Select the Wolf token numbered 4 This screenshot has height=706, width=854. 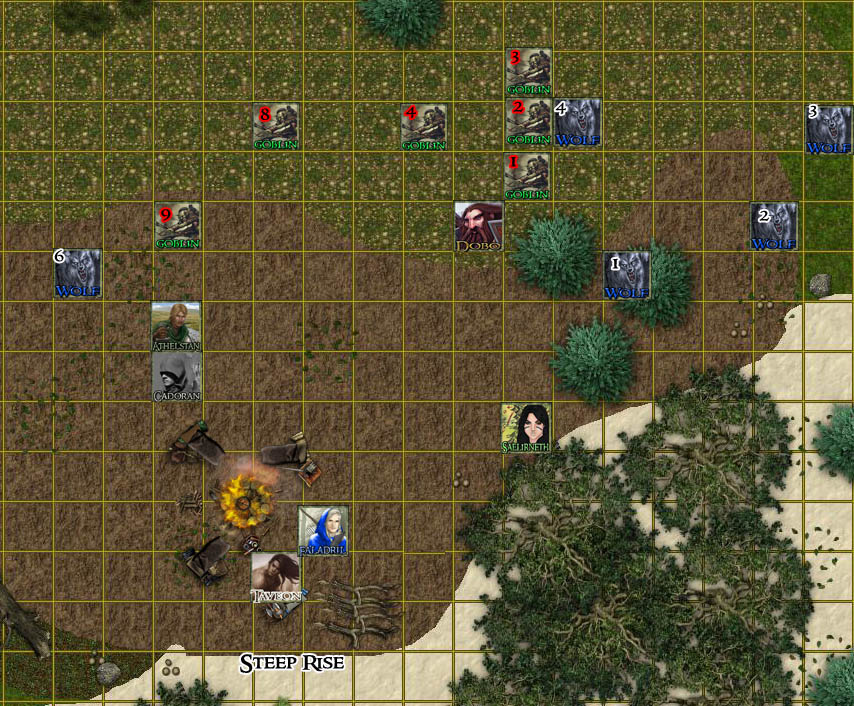(x=578, y=123)
